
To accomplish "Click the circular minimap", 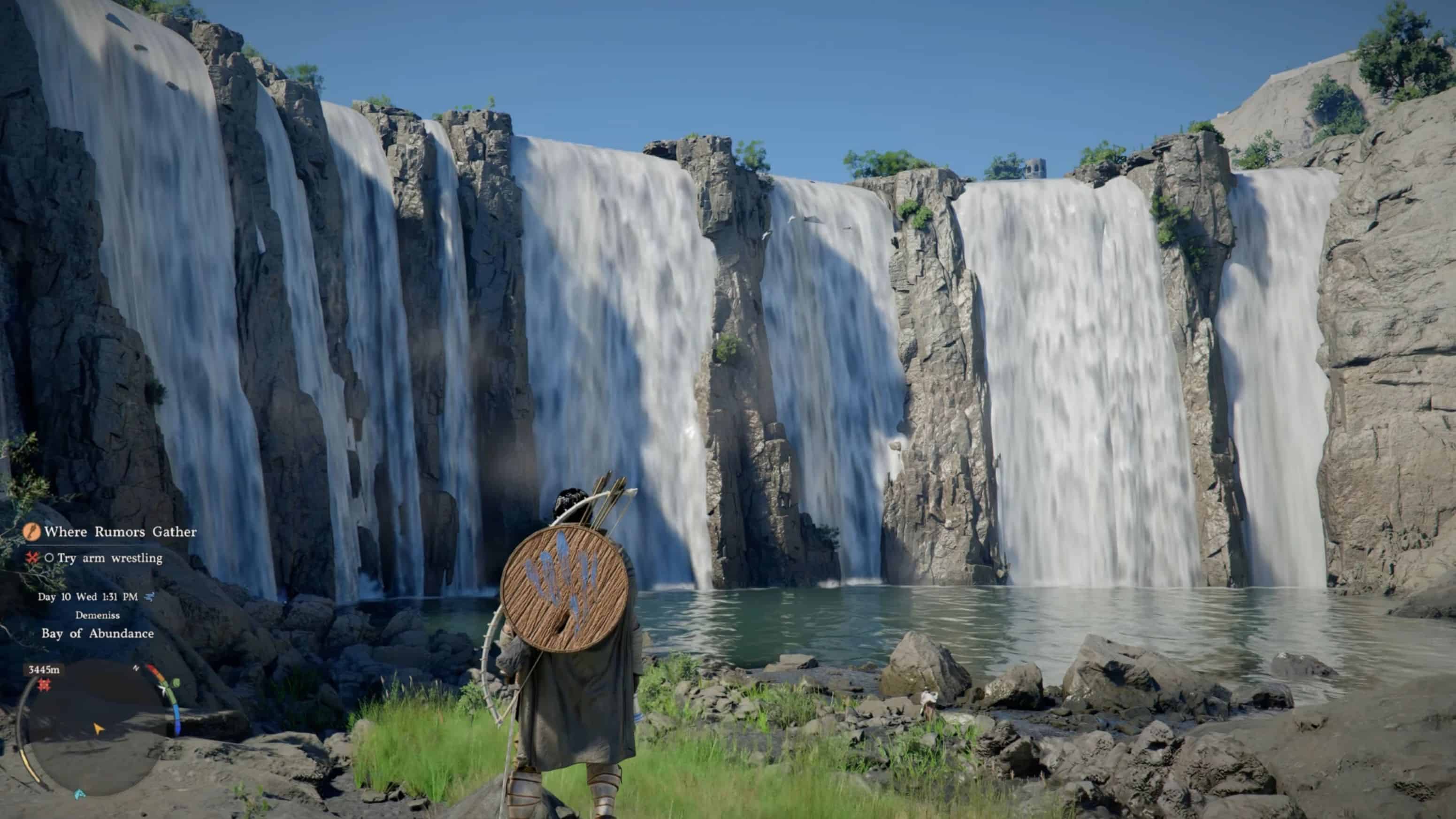I will coord(96,729).
